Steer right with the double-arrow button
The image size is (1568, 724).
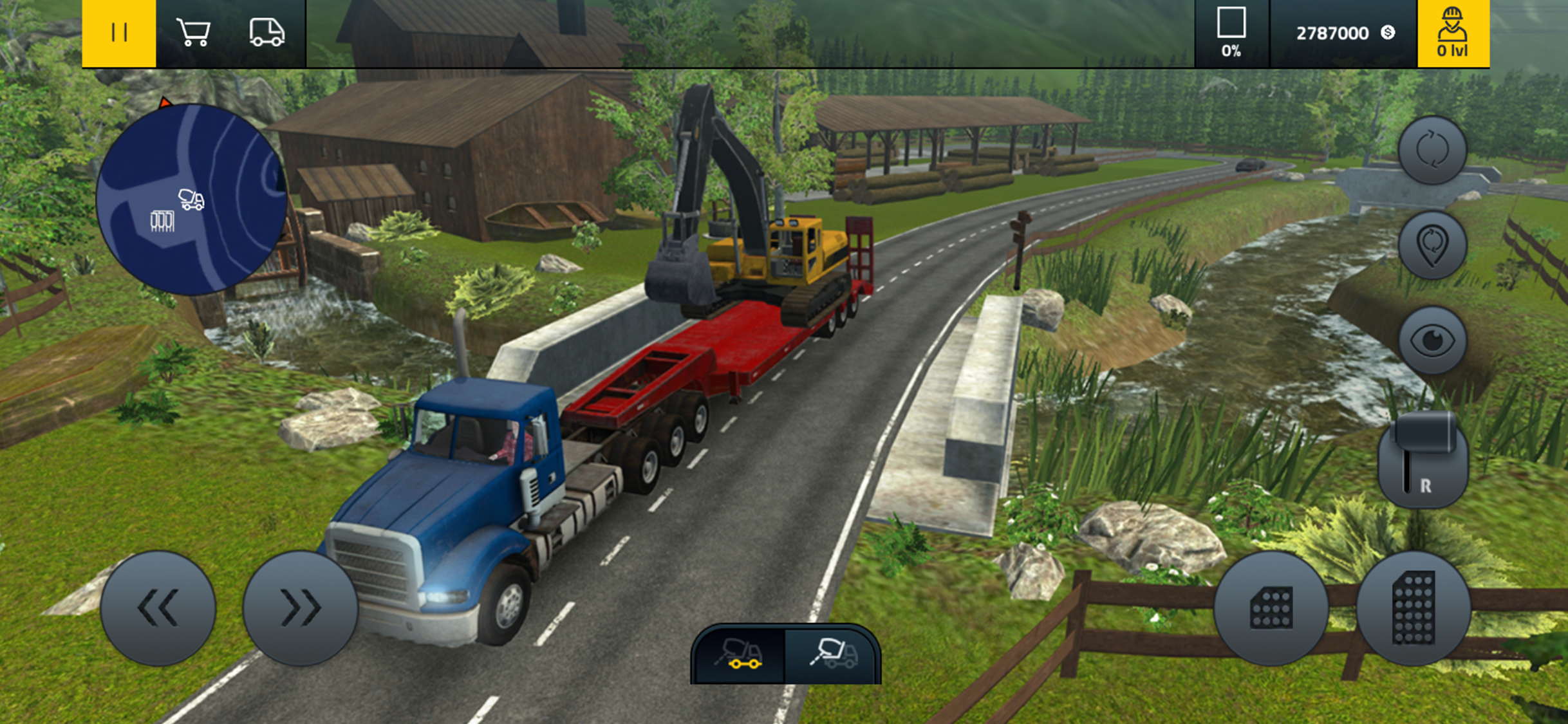tap(300, 608)
